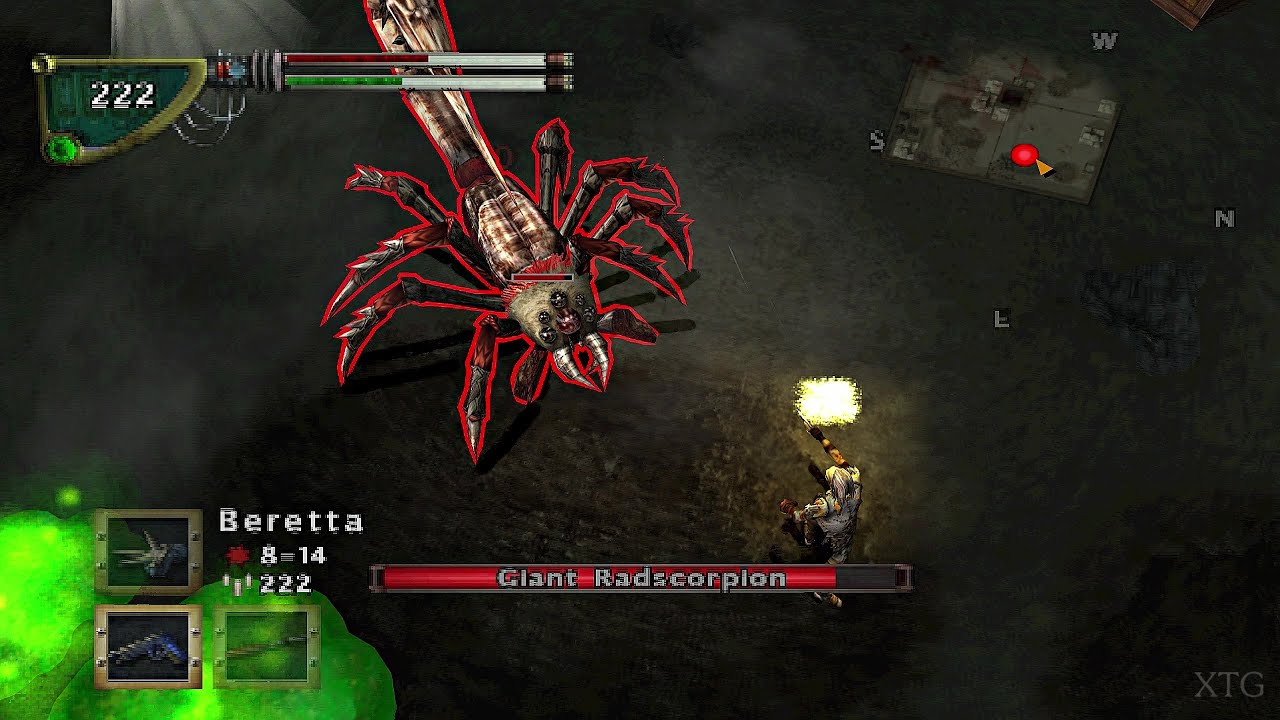Click the yellow direction arrow on the minimap
This screenshot has height=720, width=1280.
pyautogui.click(x=1042, y=169)
